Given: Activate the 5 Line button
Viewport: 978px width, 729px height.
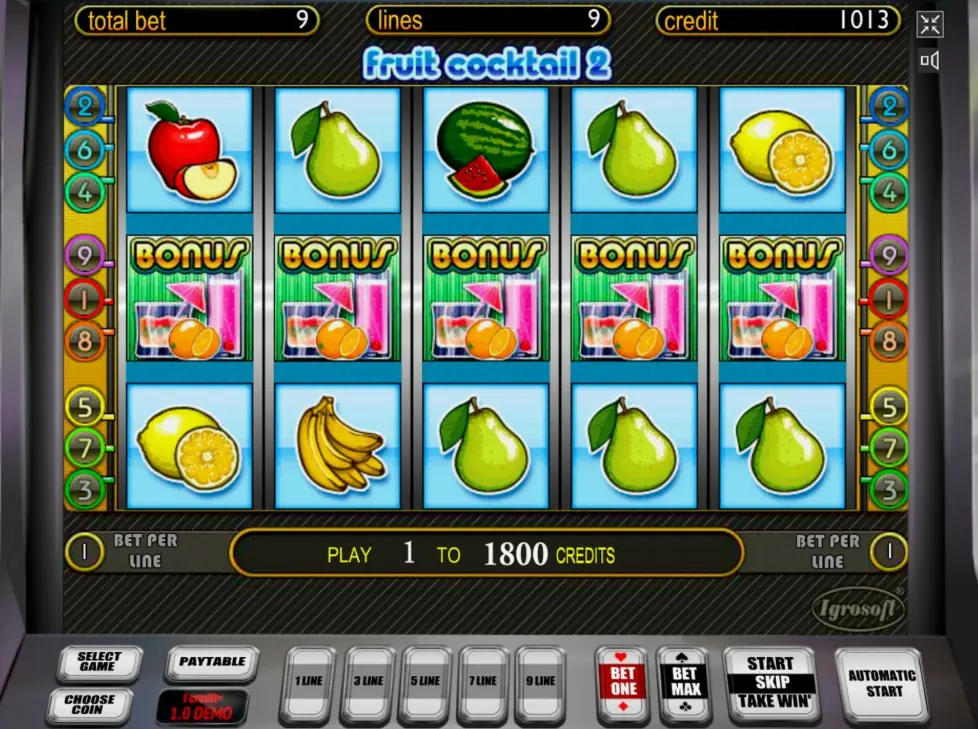Looking at the screenshot, I should [x=426, y=683].
